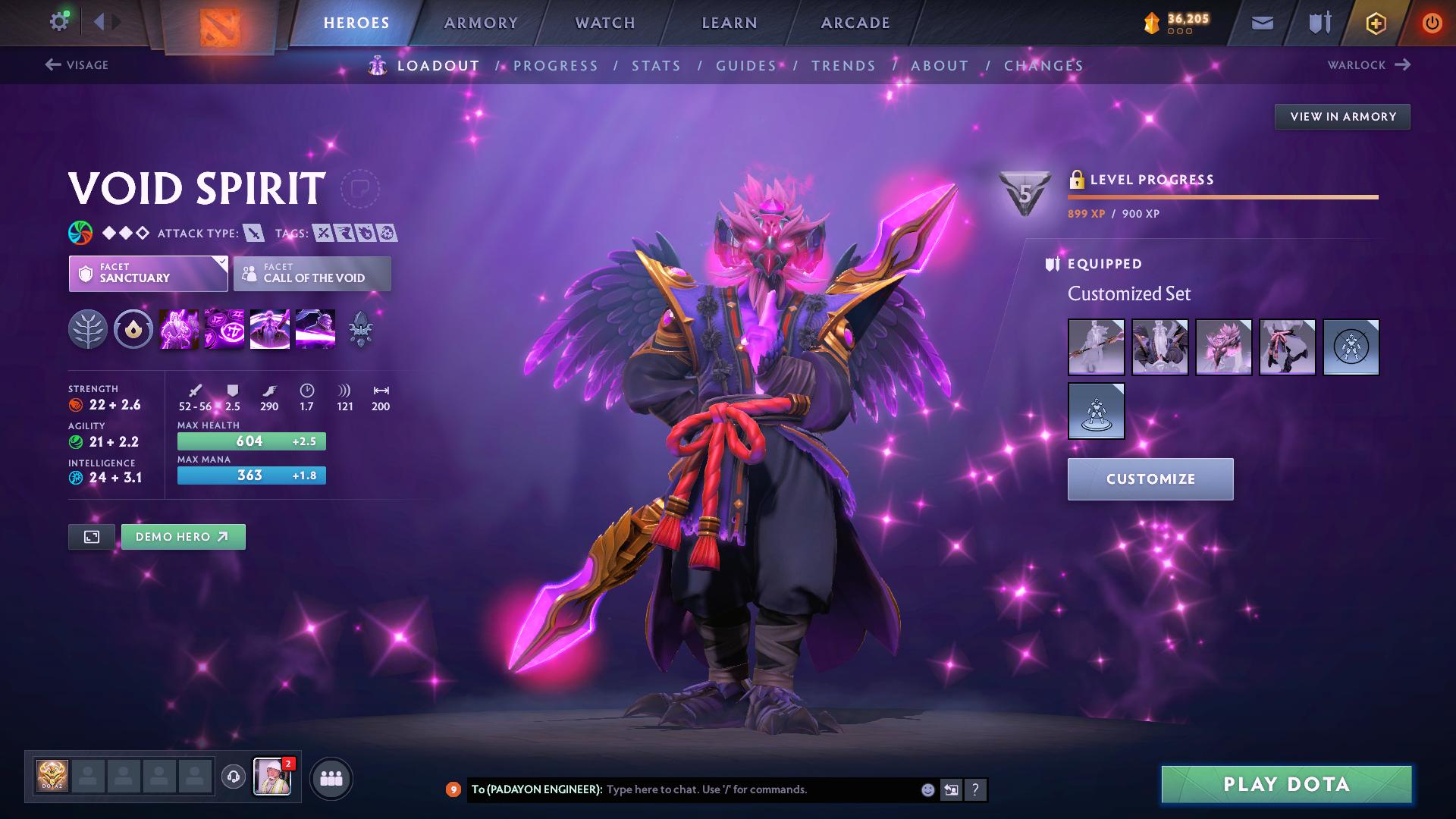This screenshot has width=1456, height=819.
Task: Open the mail envelope icon
Action: [x=1262, y=23]
